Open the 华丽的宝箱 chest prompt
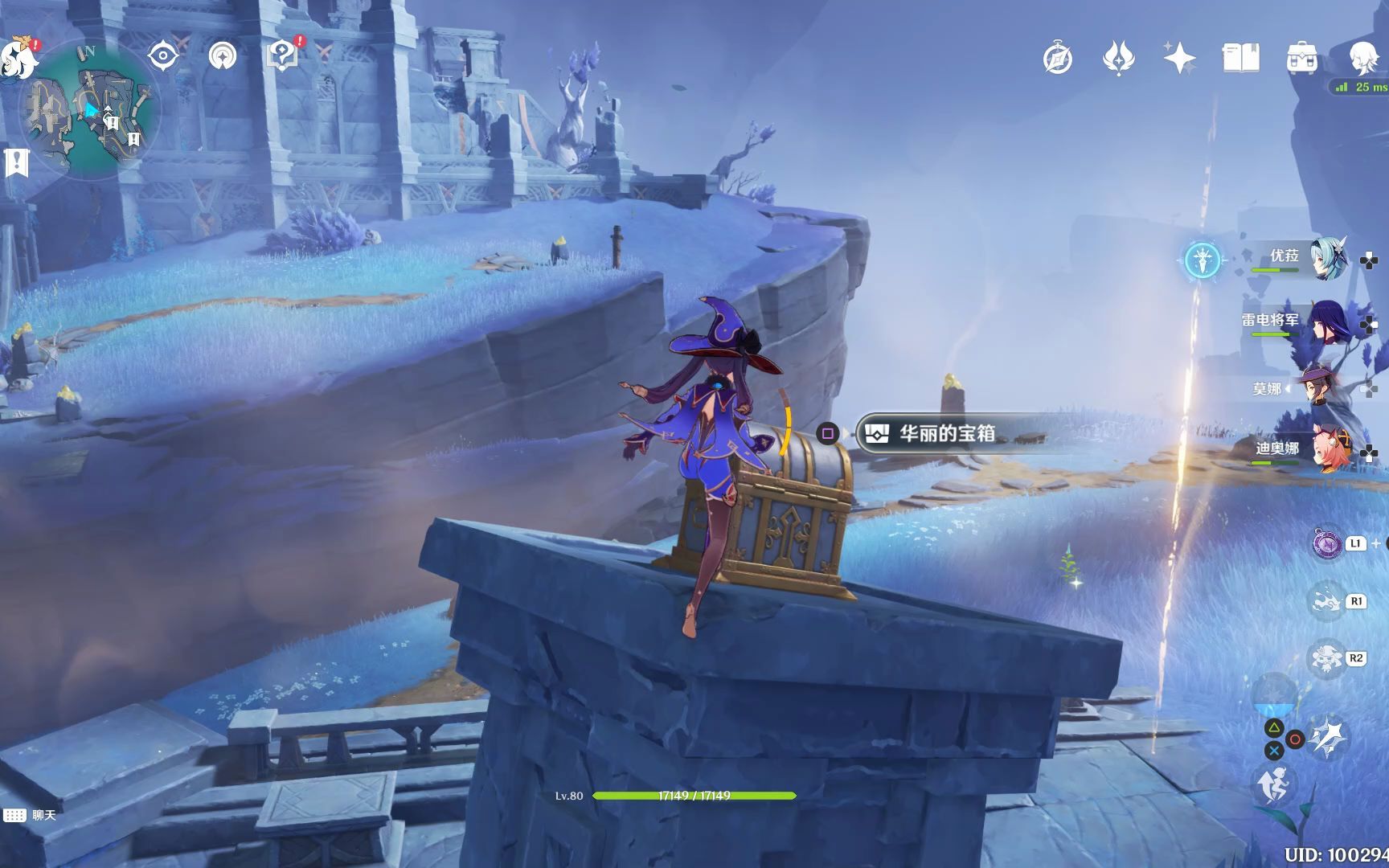Viewport: 1389px width, 868px height. [947, 434]
